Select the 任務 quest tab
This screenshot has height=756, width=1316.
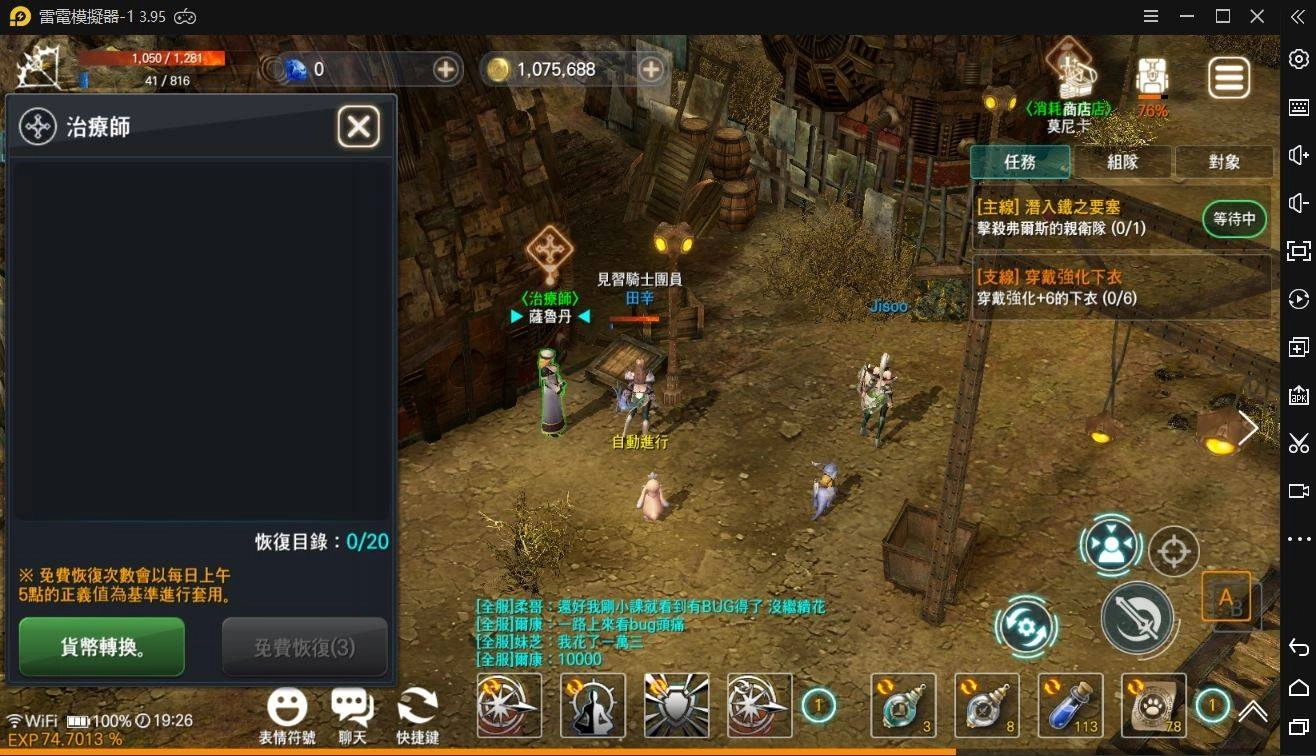tap(1020, 162)
